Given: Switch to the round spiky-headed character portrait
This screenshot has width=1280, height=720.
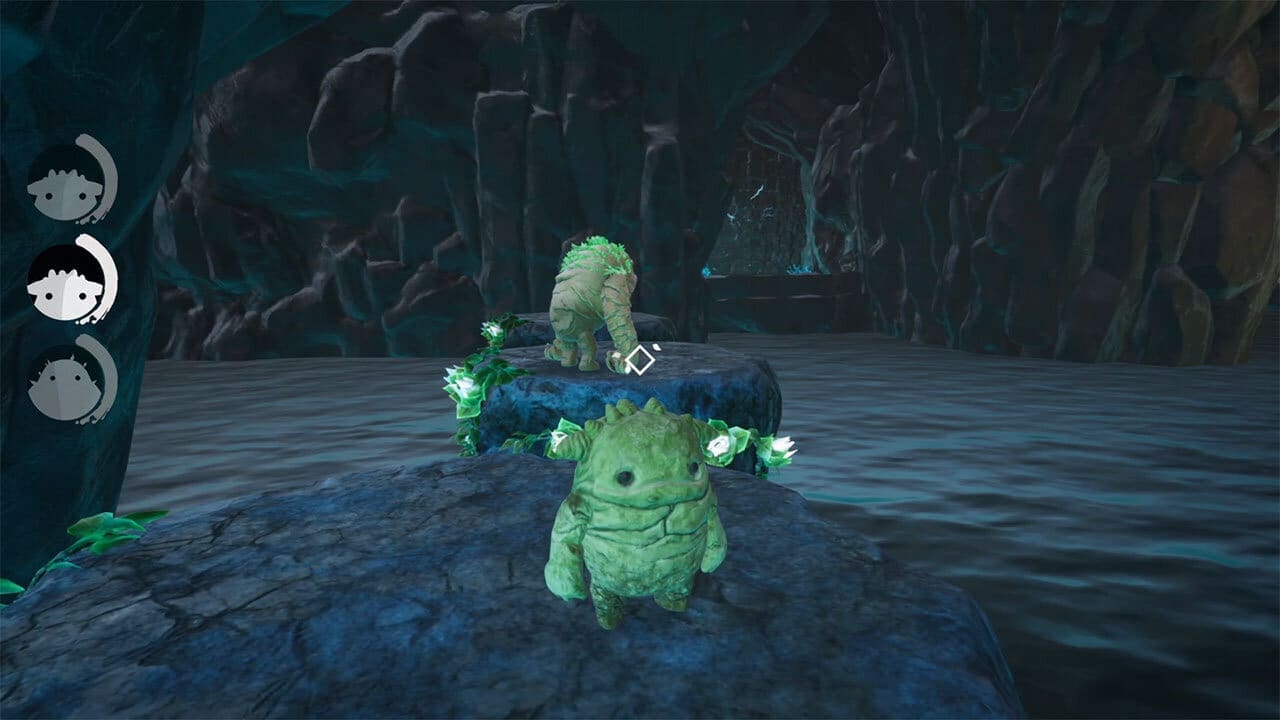Looking at the screenshot, I should (x=68, y=384).
